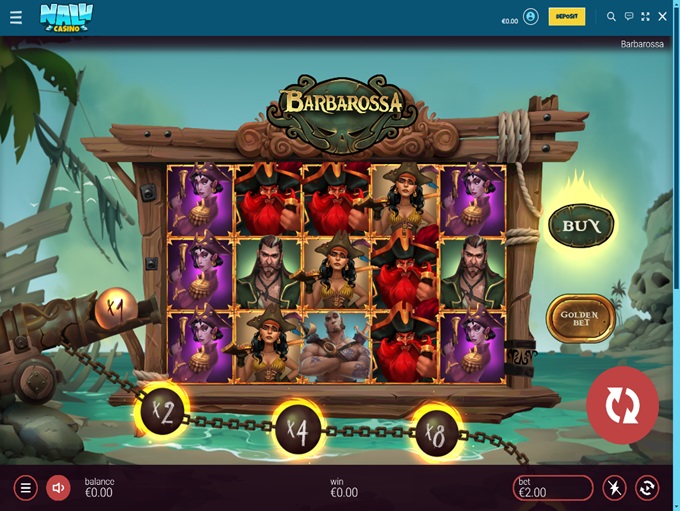680x511 pixels.
Task: Open the BUY bonus feature
Action: click(x=581, y=226)
